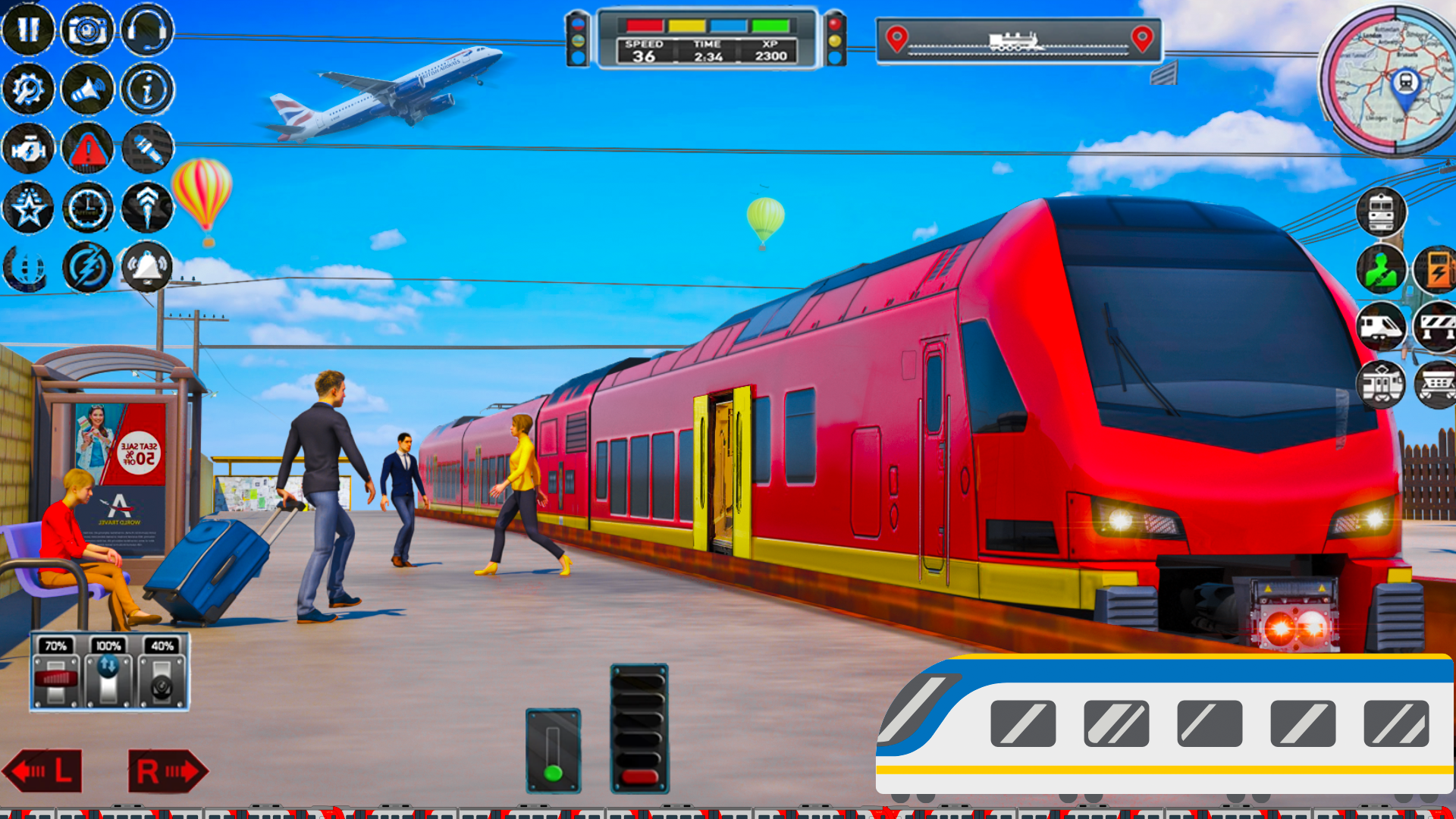Check the arrival clock icon

(86, 208)
